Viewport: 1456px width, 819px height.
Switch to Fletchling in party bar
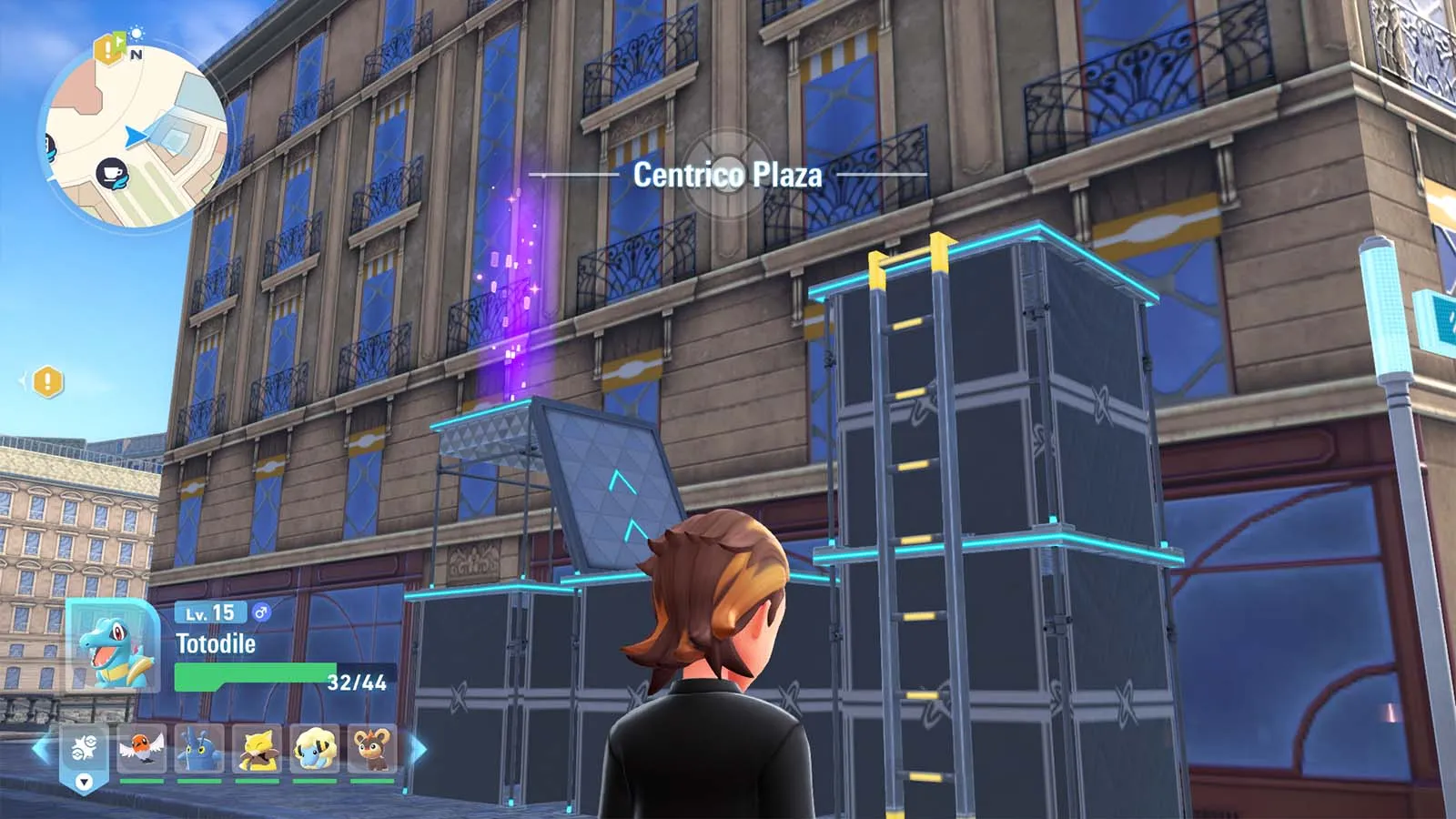pyautogui.click(x=142, y=750)
